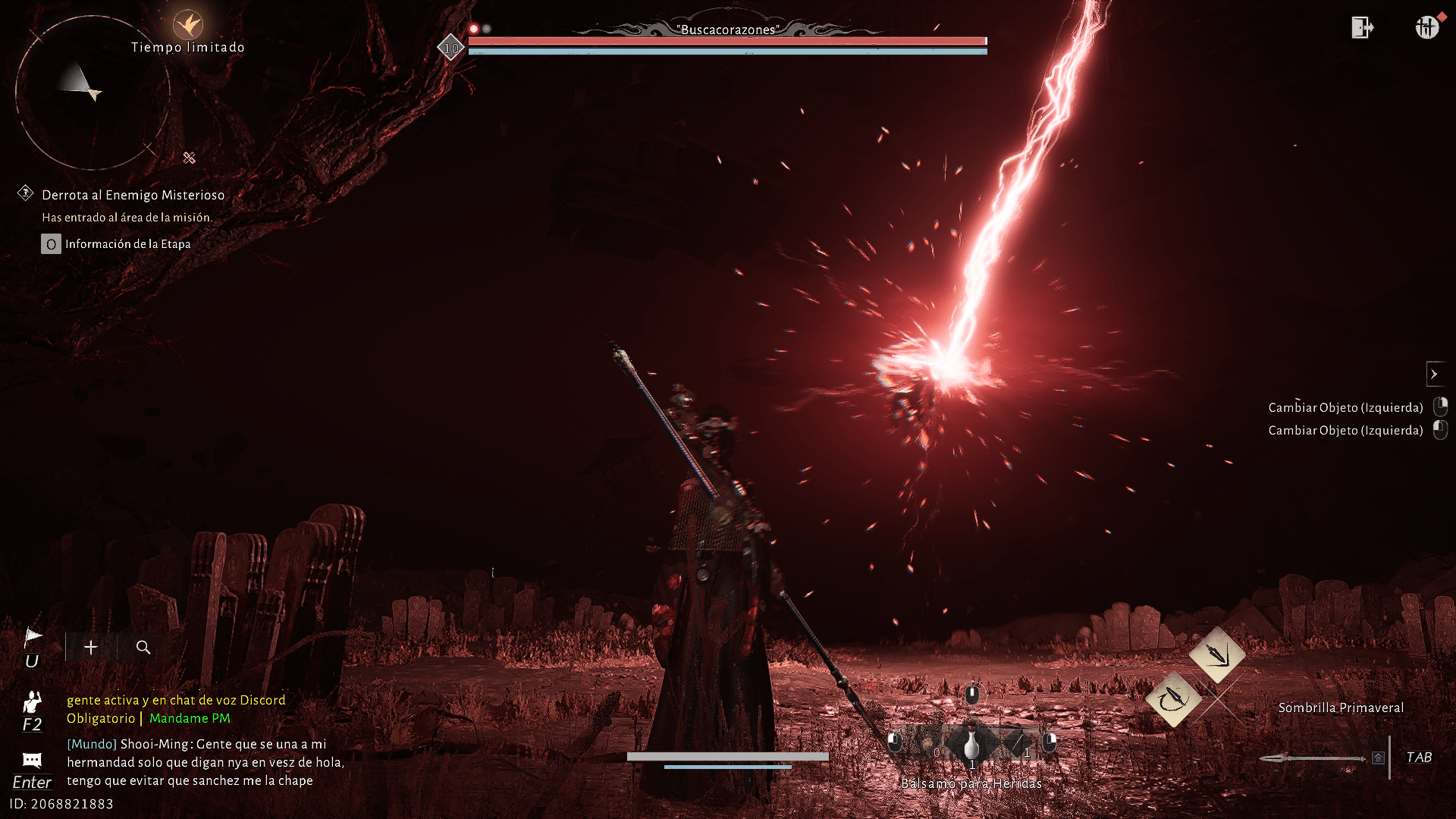Click the Shooi-Ming world chat message
Image resolution: width=1456 pixels, height=819 pixels.
click(205, 762)
